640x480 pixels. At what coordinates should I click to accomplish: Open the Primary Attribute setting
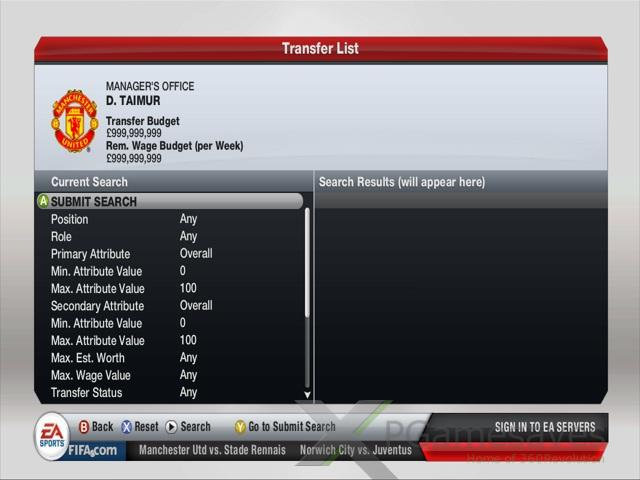(x=90, y=254)
